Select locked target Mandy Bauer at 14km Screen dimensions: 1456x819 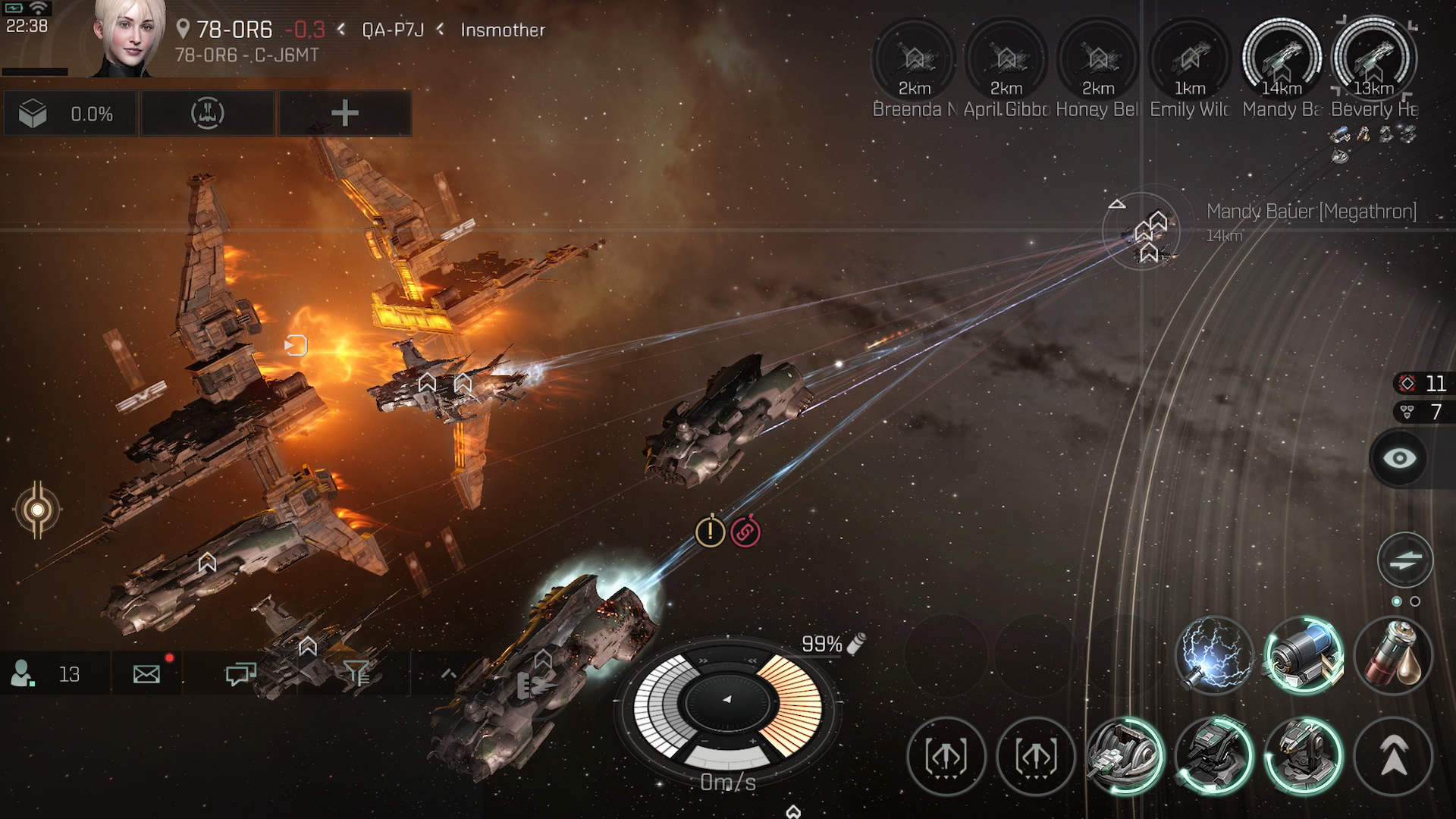pyautogui.click(x=1282, y=61)
